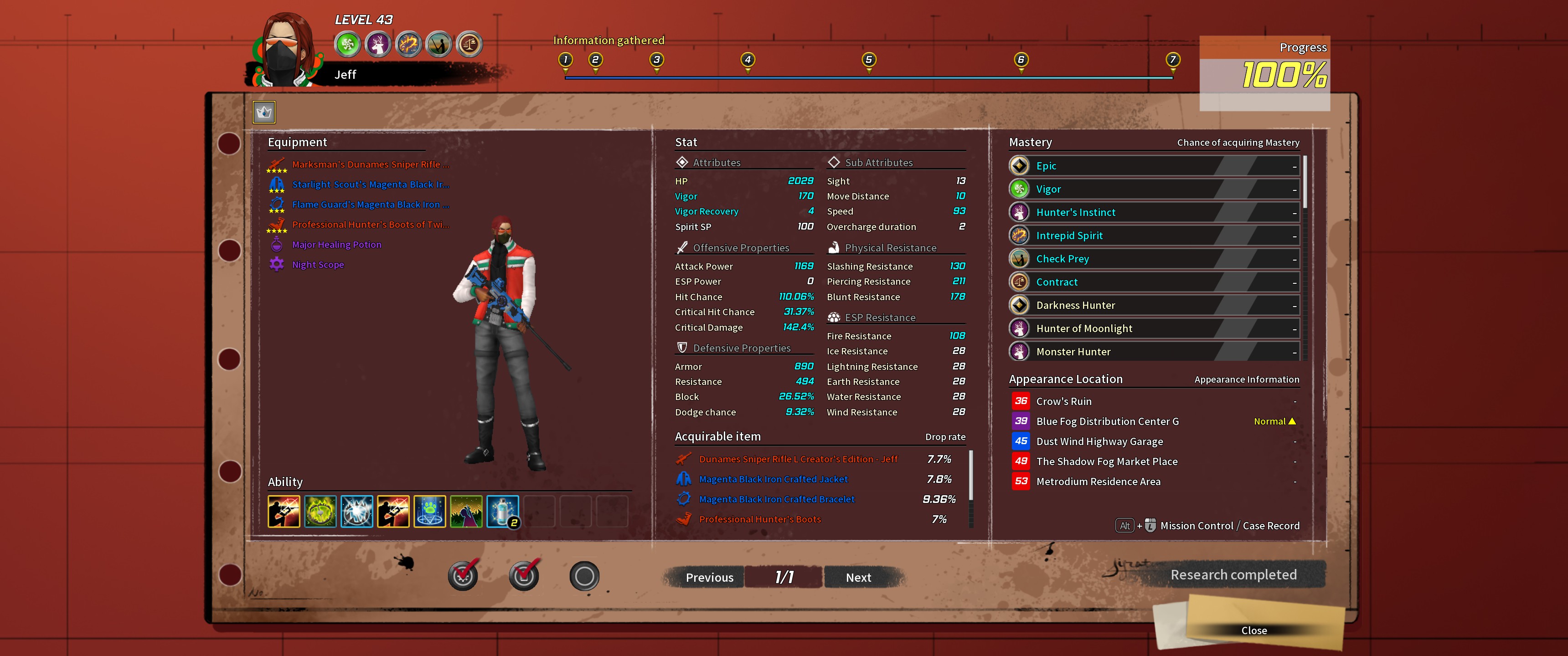Select the empty circle toggle at the bottom

click(584, 576)
